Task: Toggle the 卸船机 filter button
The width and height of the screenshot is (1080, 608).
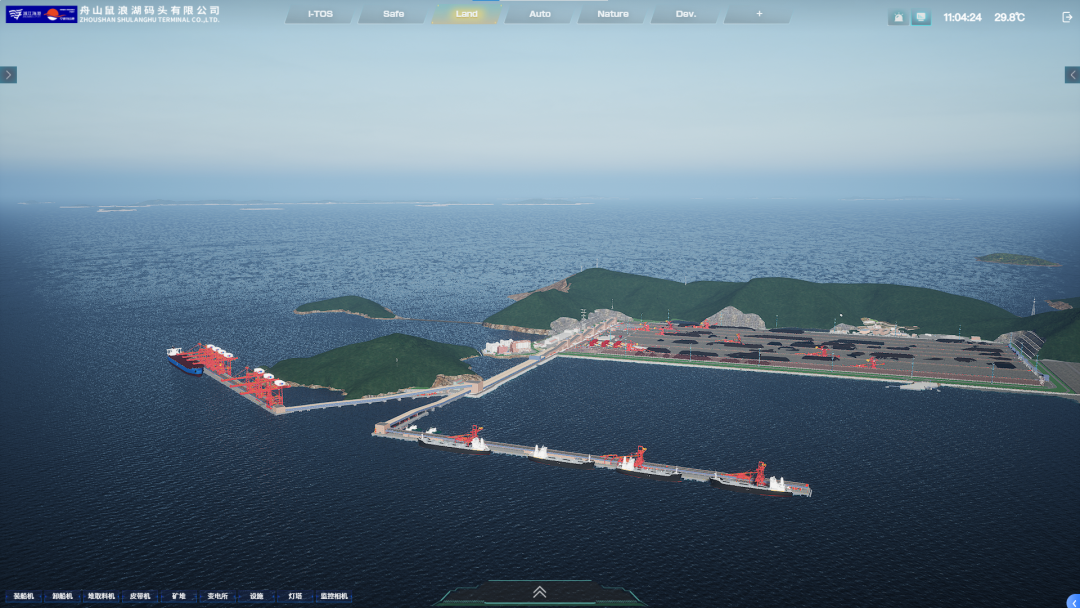Action: click(62, 597)
